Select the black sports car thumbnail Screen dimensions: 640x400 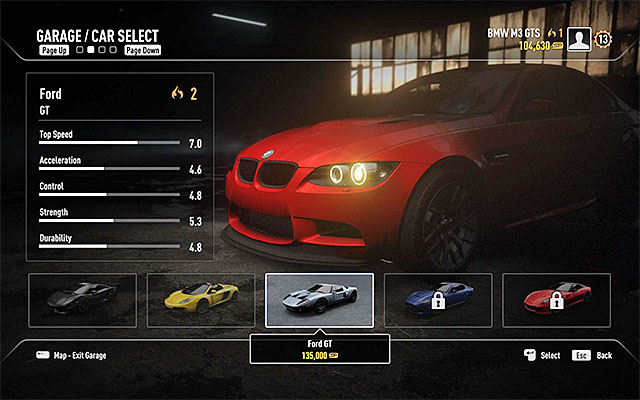(x=83, y=300)
